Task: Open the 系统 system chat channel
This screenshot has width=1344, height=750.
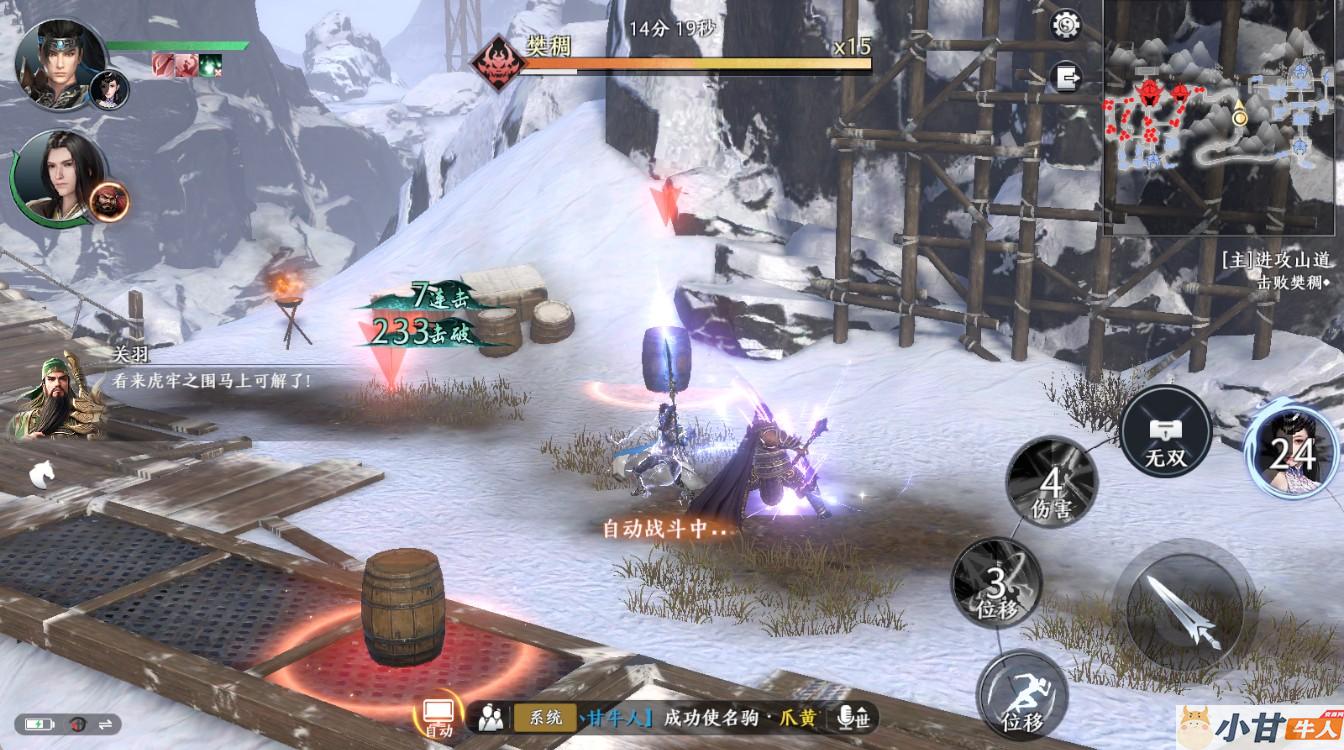Action: (545, 716)
